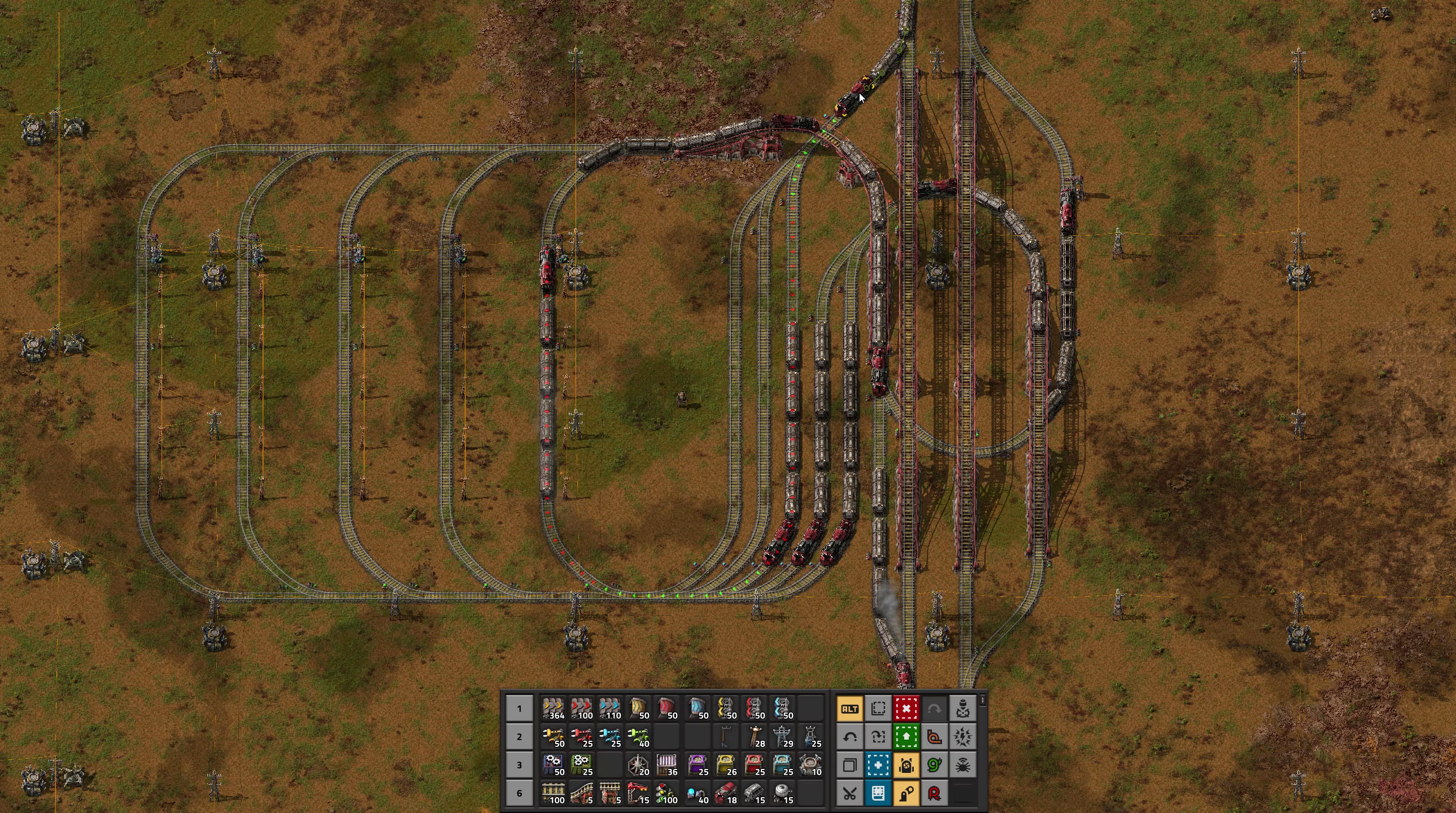Pick the red underground belt slot
The width and height of the screenshot is (1456, 813).
click(x=667, y=709)
